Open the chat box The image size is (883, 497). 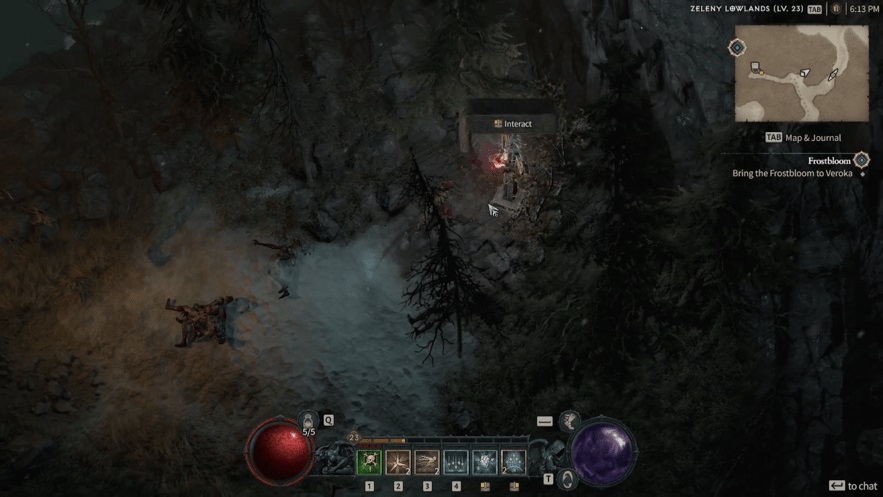tap(853, 486)
